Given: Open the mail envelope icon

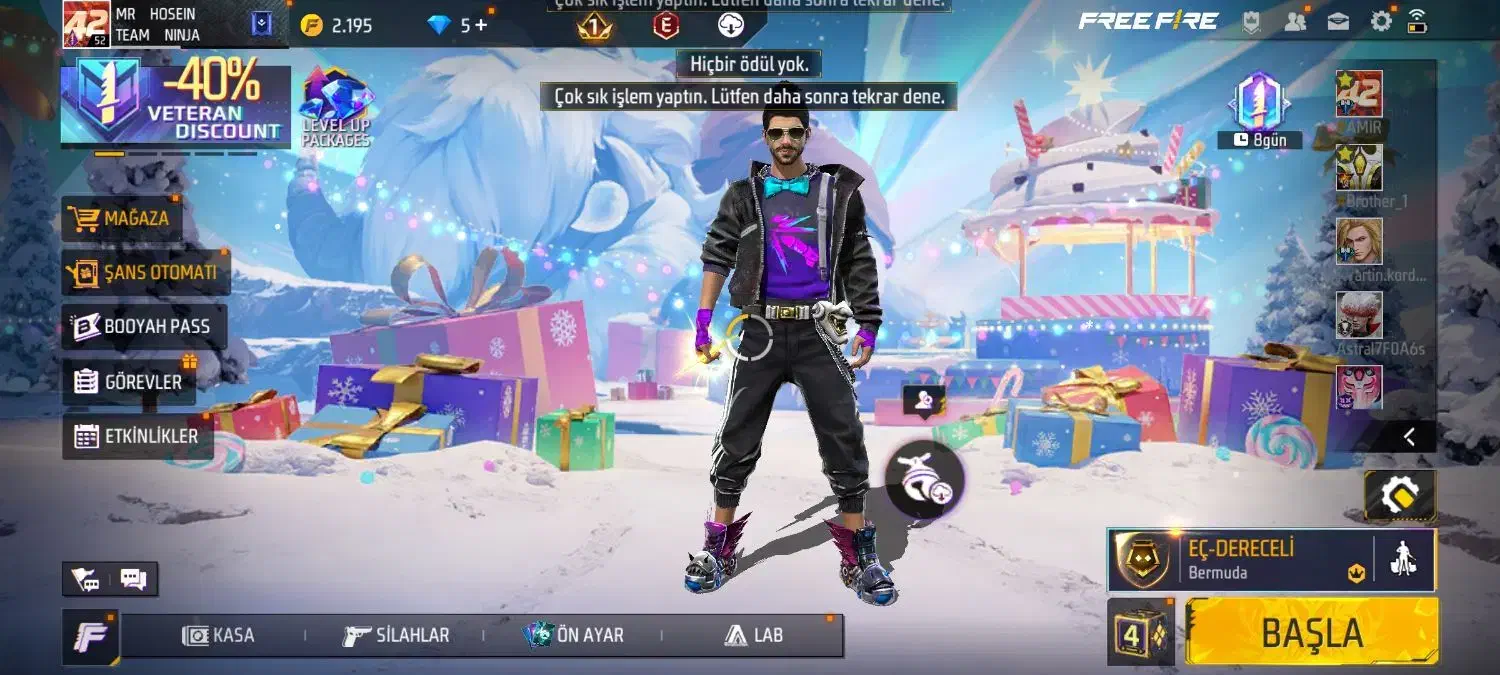Looking at the screenshot, I should click(x=1338, y=21).
